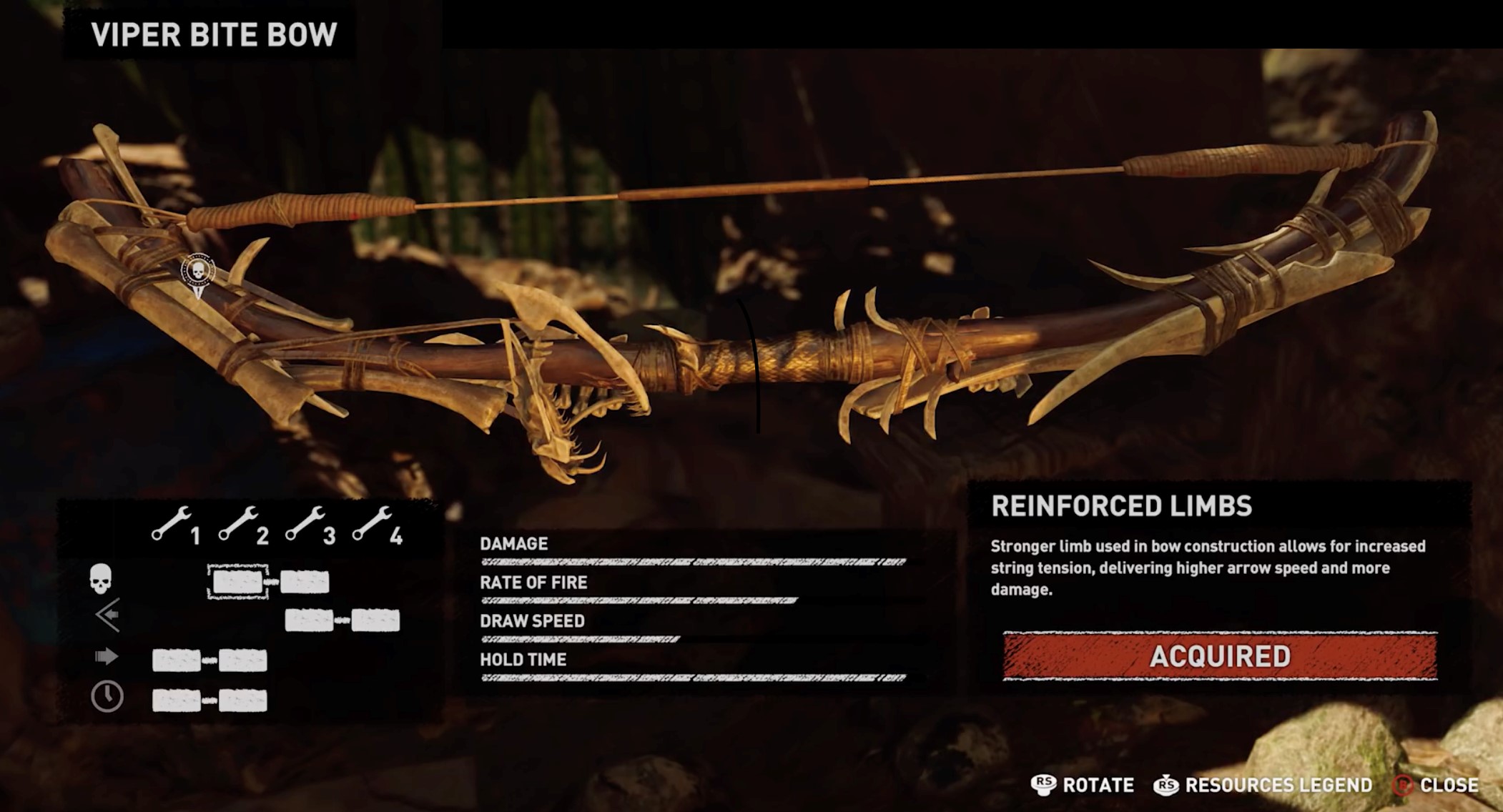Choose the level 2 draw speed upgrade
Screen dimensions: 1503x812
(x=243, y=660)
